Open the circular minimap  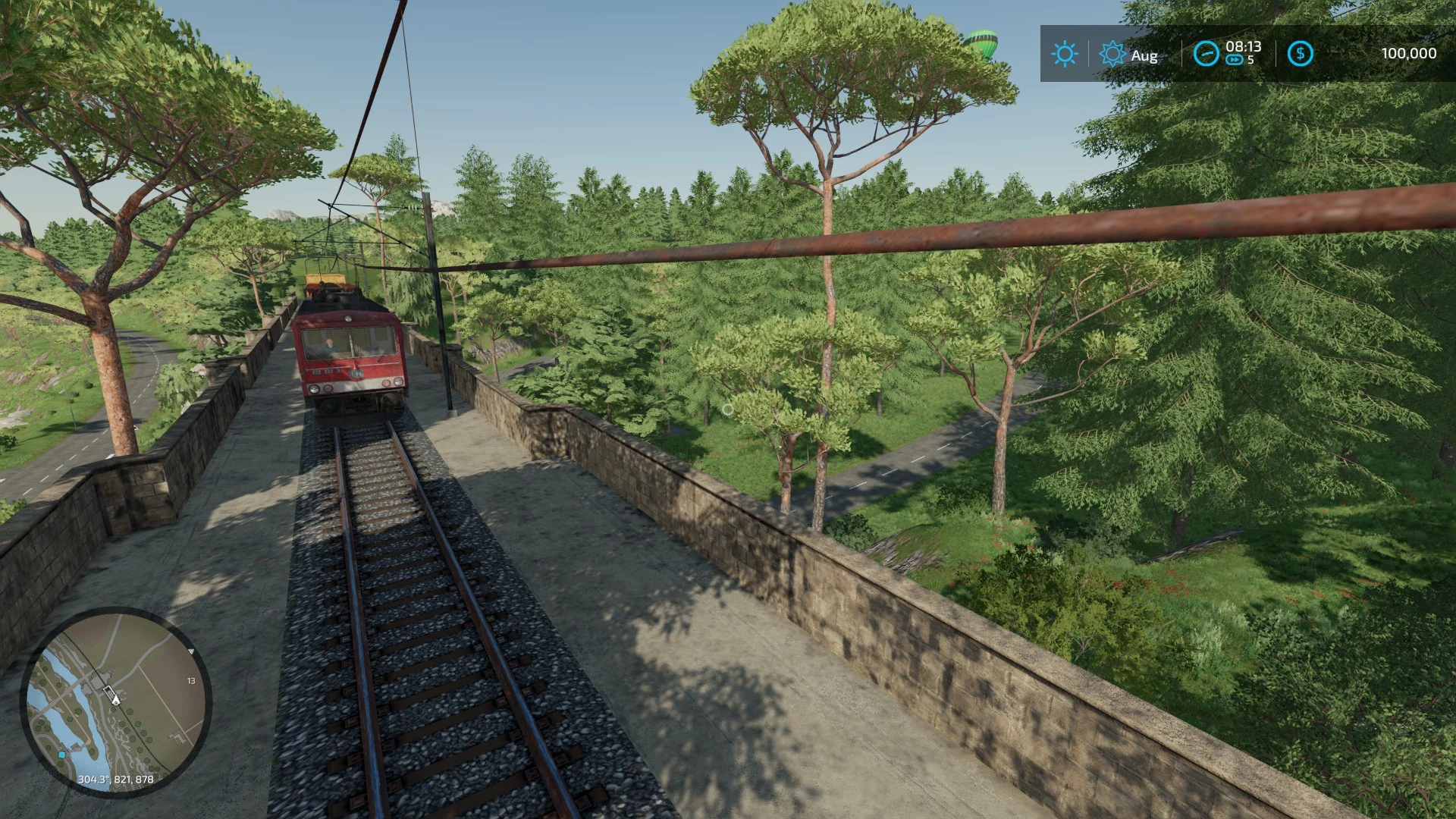point(115,700)
